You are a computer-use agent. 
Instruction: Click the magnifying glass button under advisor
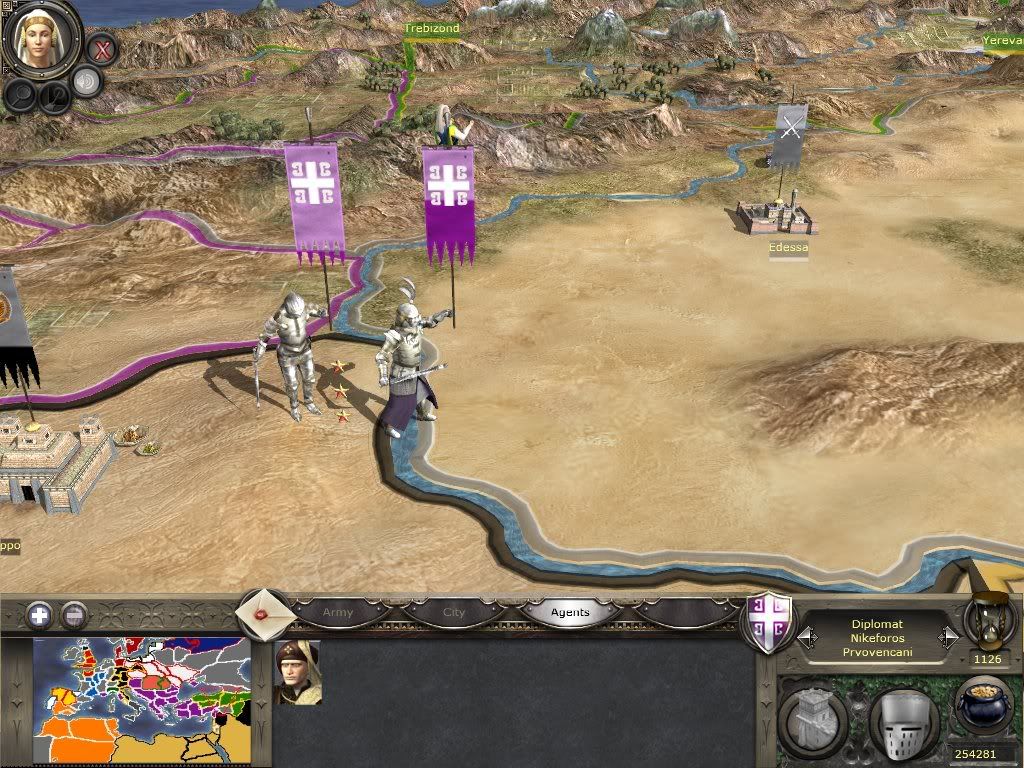click(x=19, y=94)
